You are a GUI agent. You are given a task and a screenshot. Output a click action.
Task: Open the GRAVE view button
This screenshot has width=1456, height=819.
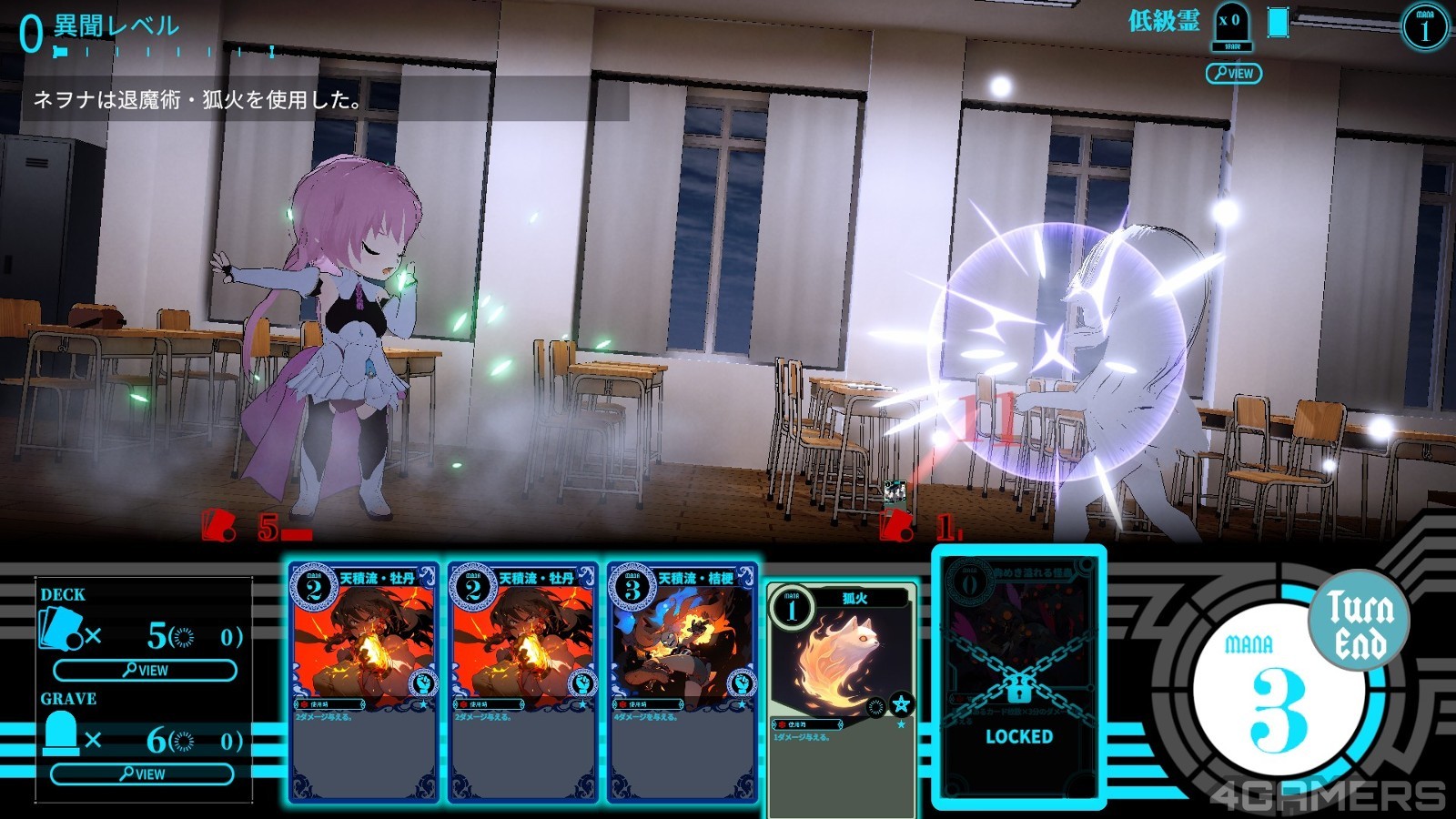(x=142, y=774)
